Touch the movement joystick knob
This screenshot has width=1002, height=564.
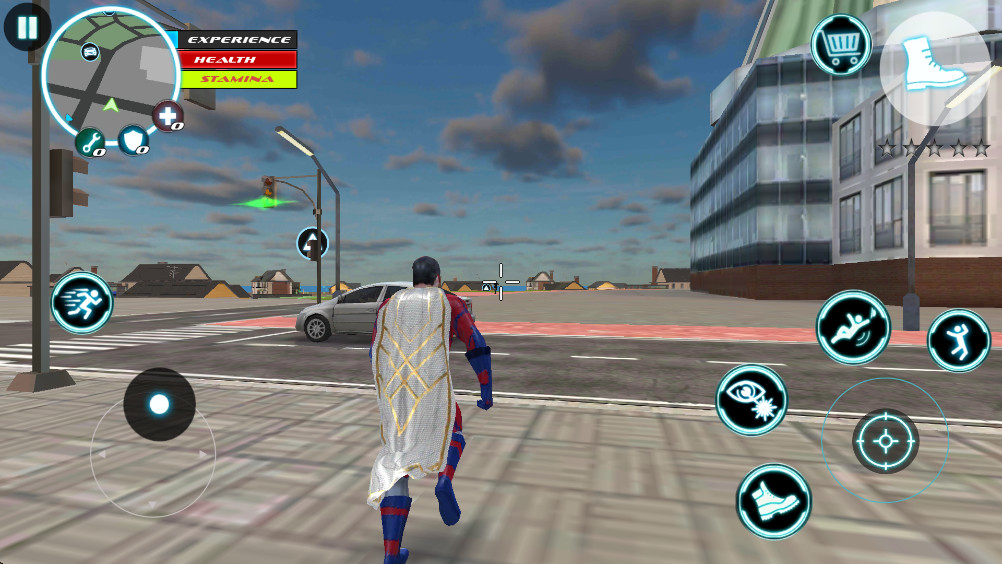pyautogui.click(x=159, y=404)
